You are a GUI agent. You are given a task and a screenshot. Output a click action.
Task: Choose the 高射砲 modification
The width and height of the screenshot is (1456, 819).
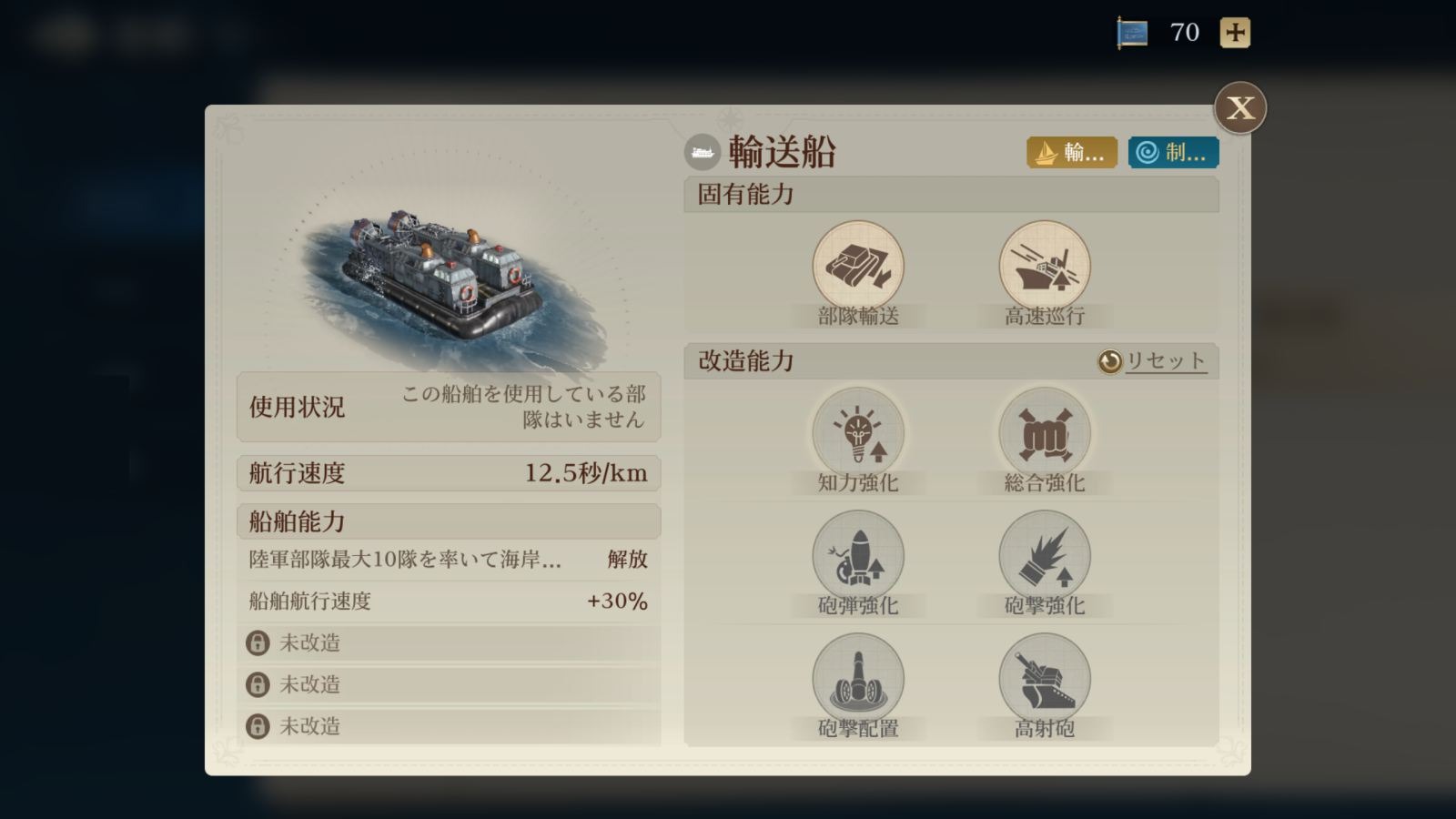pyautogui.click(x=1044, y=680)
